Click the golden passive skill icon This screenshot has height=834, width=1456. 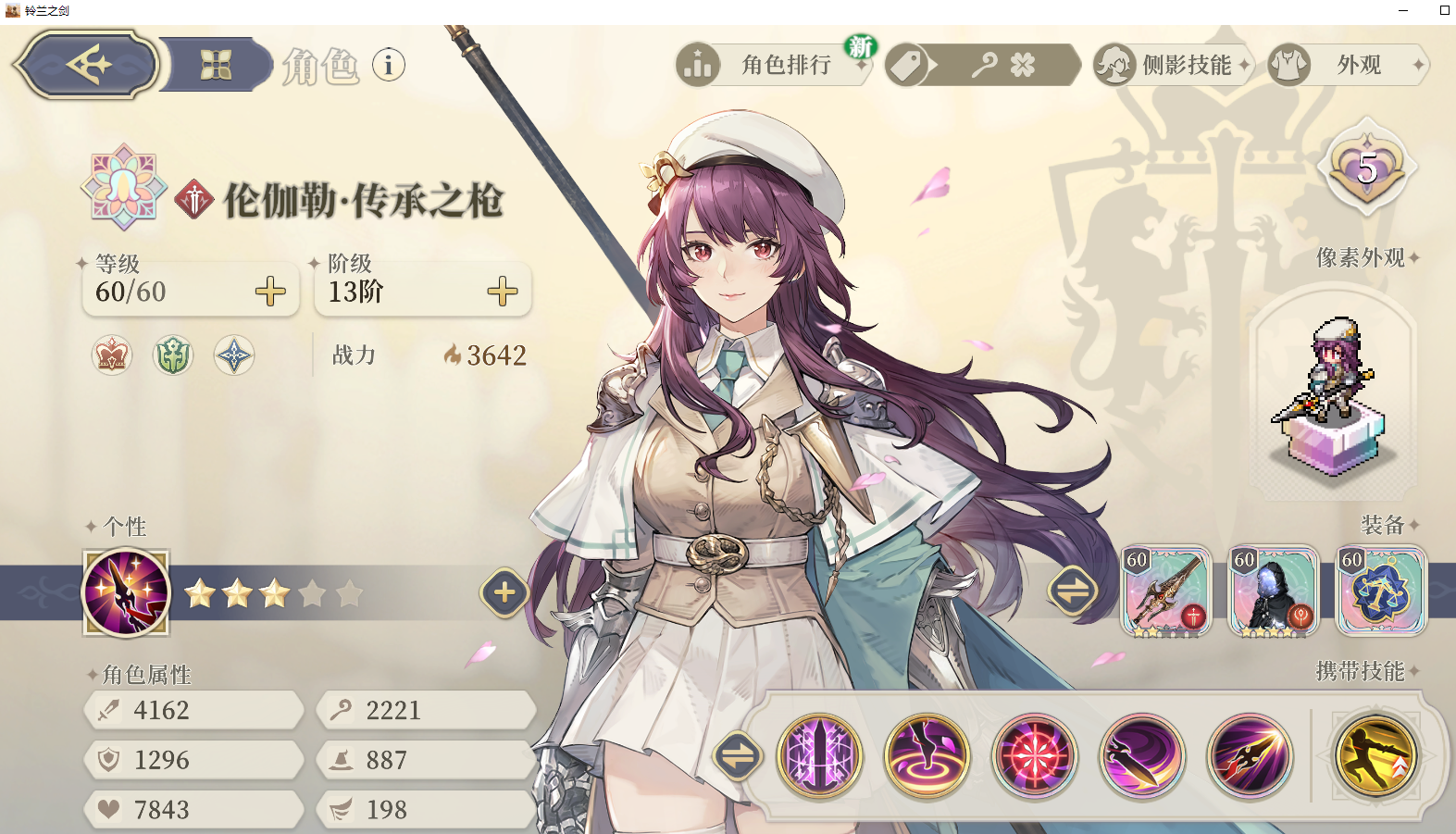pyautogui.click(x=1376, y=756)
